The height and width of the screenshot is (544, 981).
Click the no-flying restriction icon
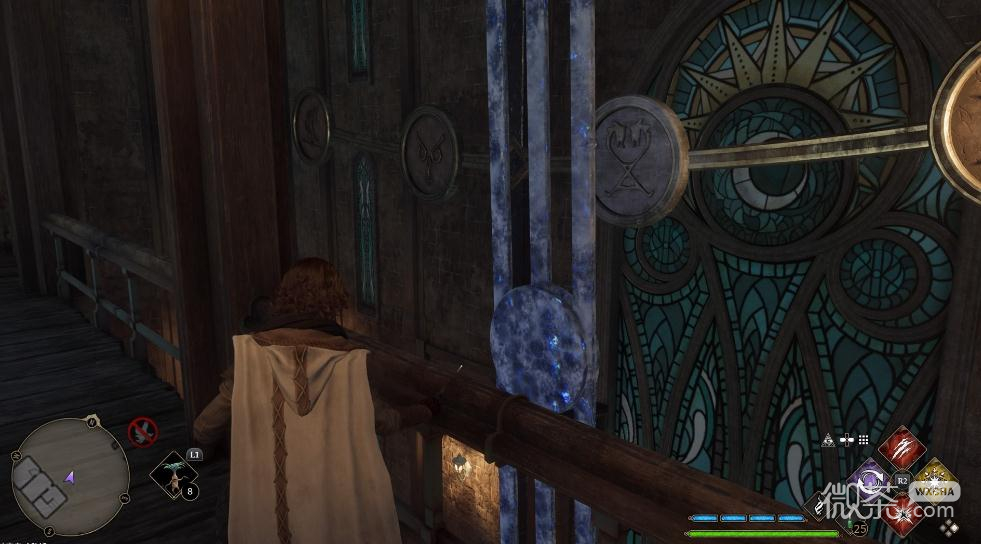click(143, 432)
